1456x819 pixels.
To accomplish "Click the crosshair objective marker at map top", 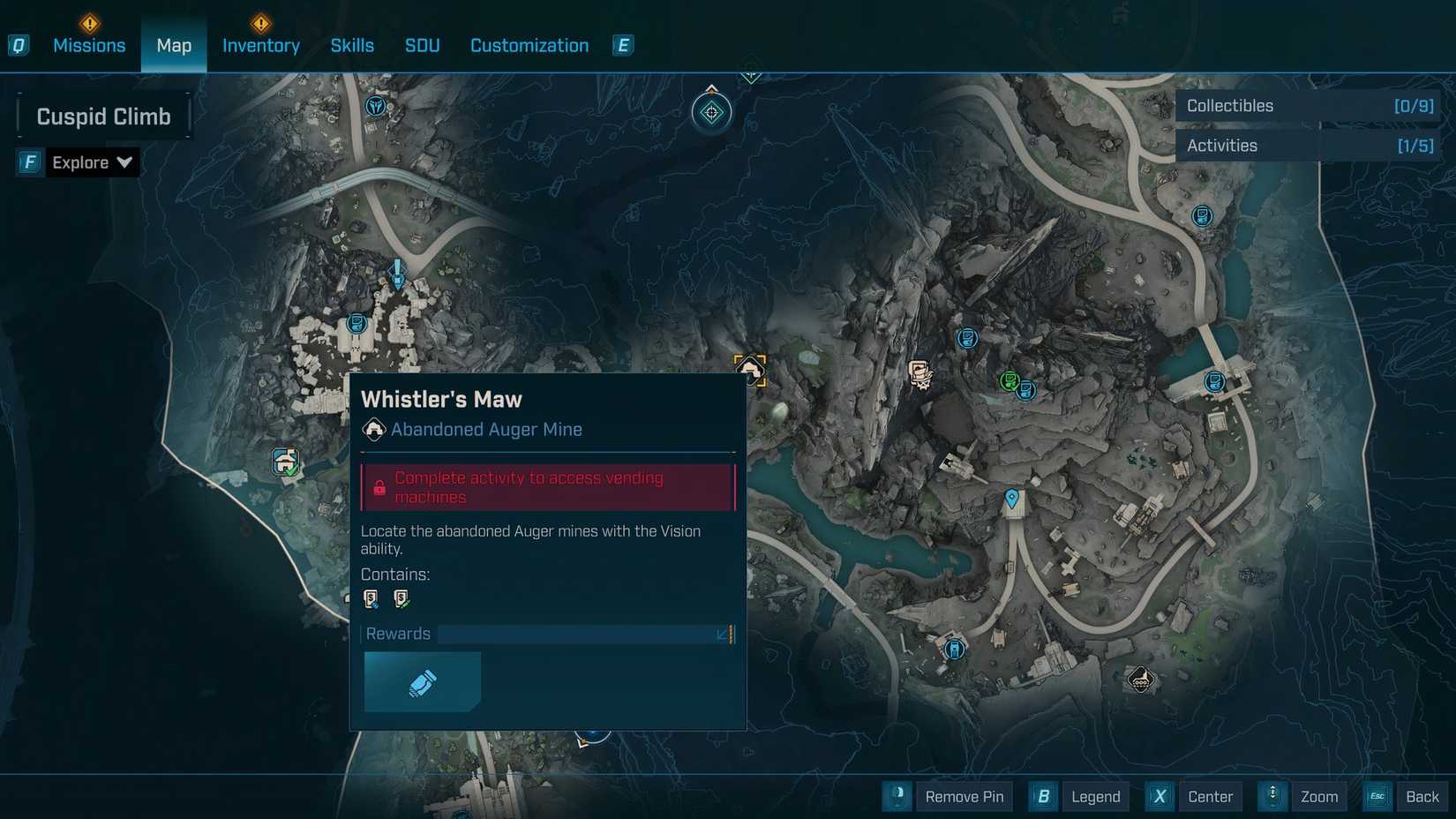I will coord(711,113).
